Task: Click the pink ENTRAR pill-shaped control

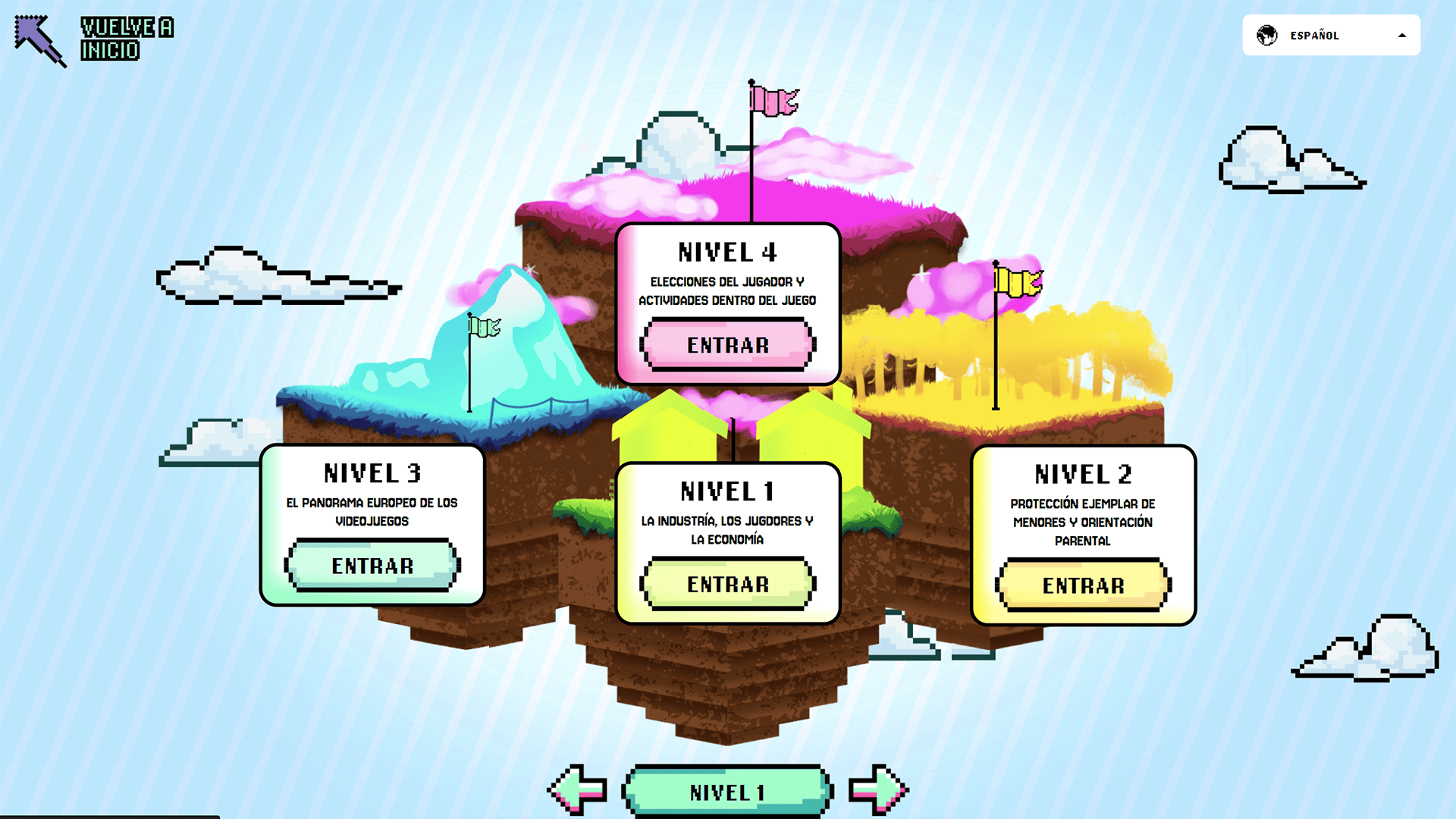Action: pos(727,346)
